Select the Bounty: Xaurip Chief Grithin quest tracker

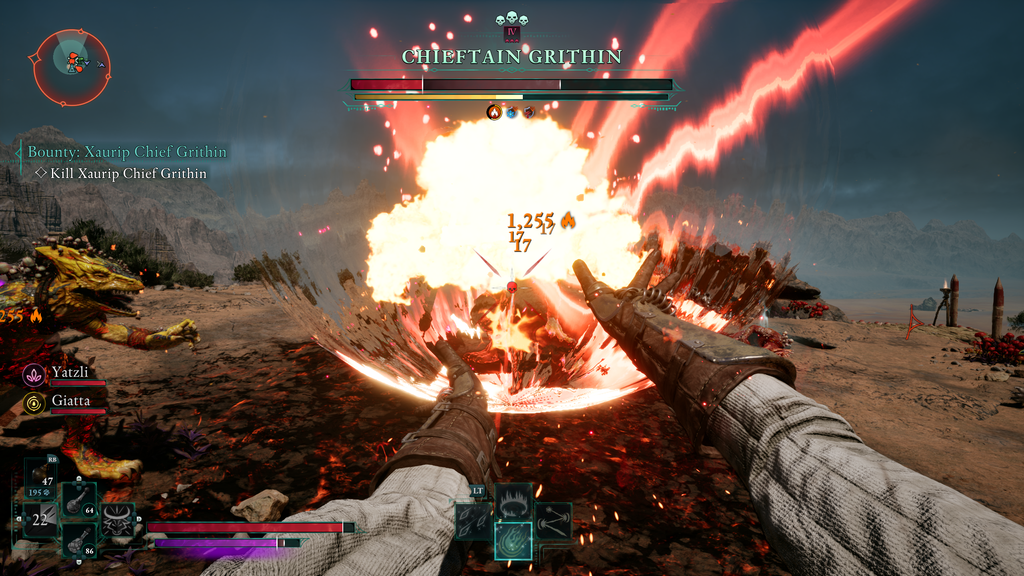(127, 152)
